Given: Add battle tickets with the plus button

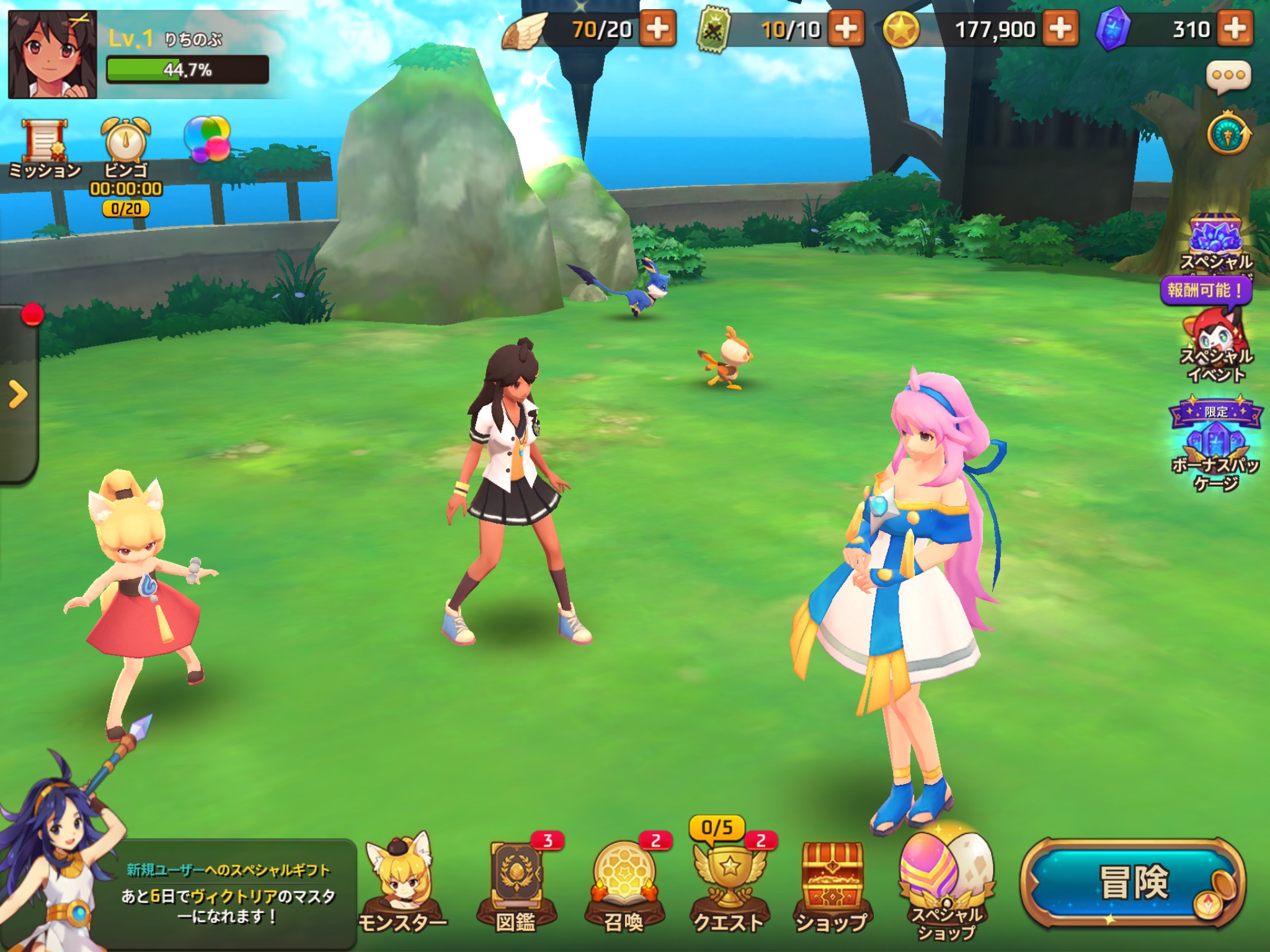Looking at the screenshot, I should 846,29.
